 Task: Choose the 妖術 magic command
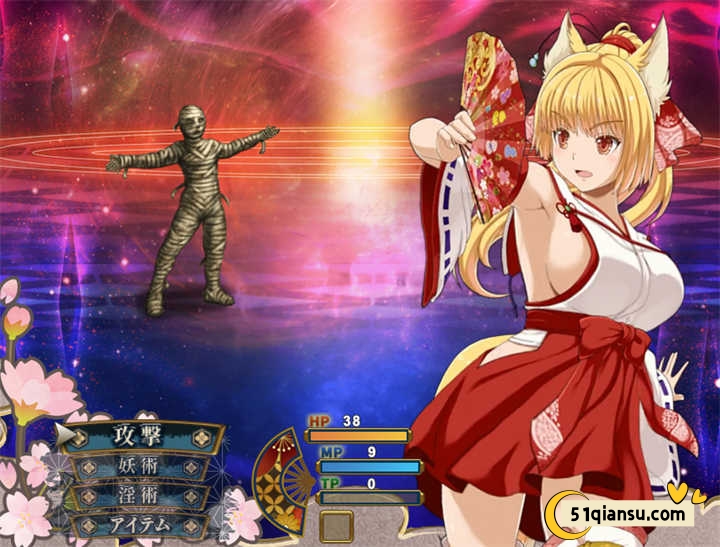click(138, 466)
